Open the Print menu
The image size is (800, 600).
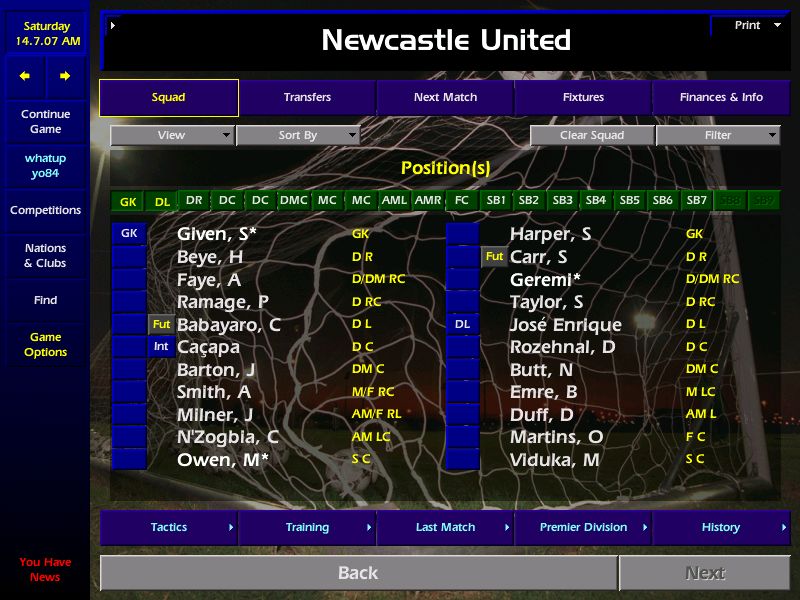point(748,25)
